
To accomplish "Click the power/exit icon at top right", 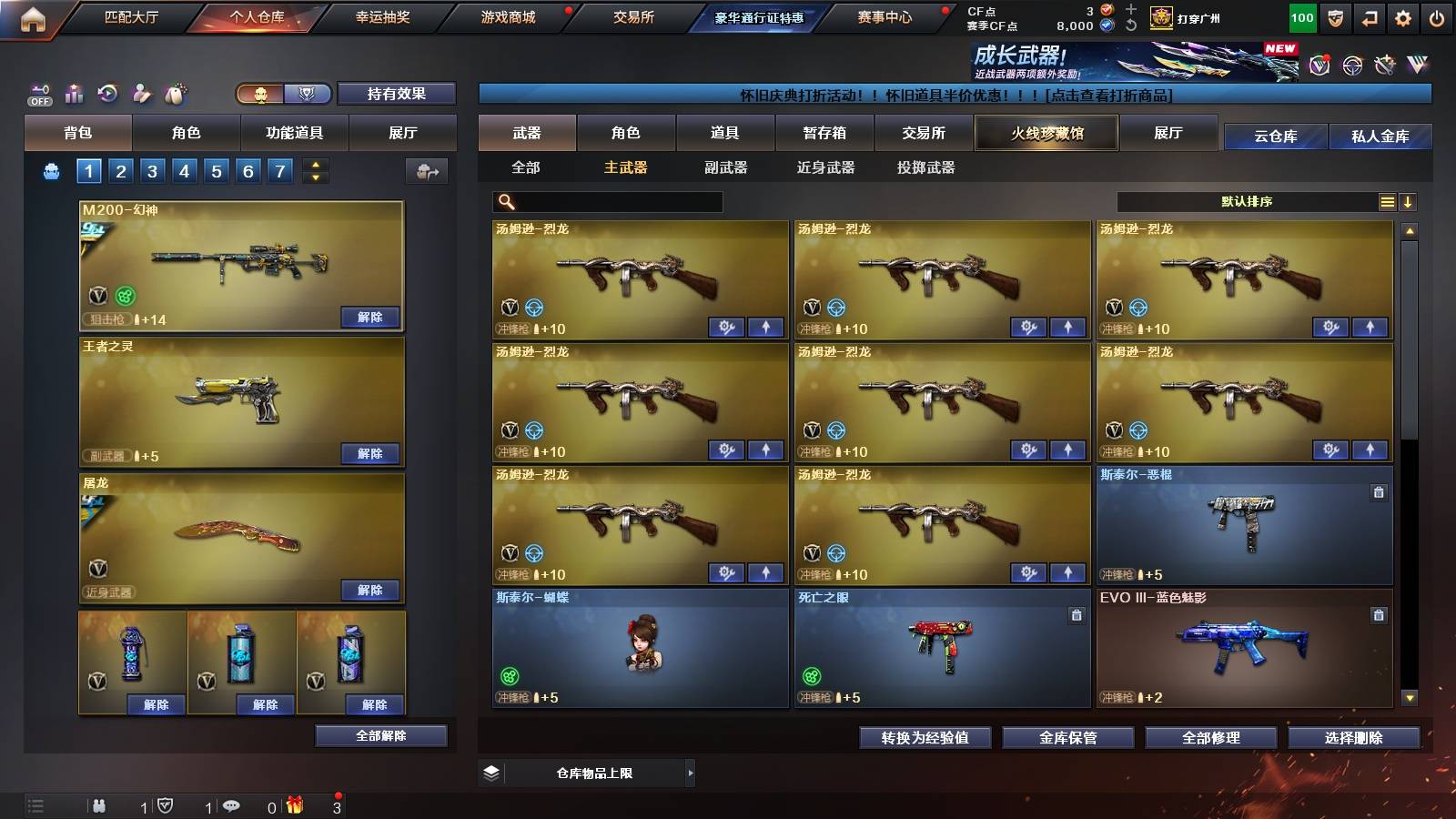I will (1439, 16).
